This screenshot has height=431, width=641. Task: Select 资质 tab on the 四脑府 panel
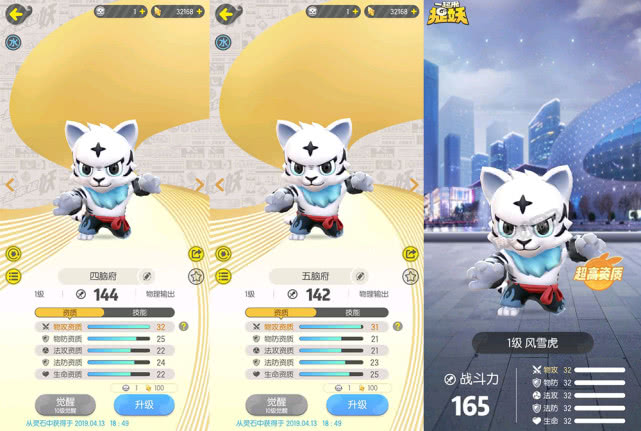click(x=70, y=313)
